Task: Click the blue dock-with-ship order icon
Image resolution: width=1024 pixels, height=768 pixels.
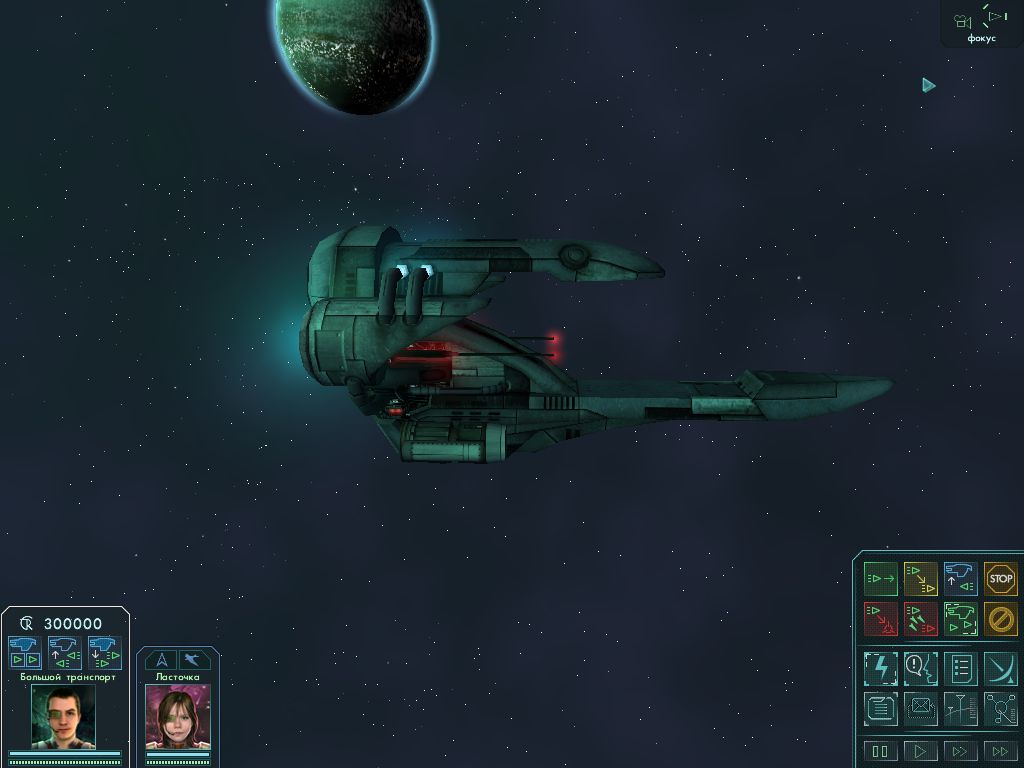Action: 960,578
